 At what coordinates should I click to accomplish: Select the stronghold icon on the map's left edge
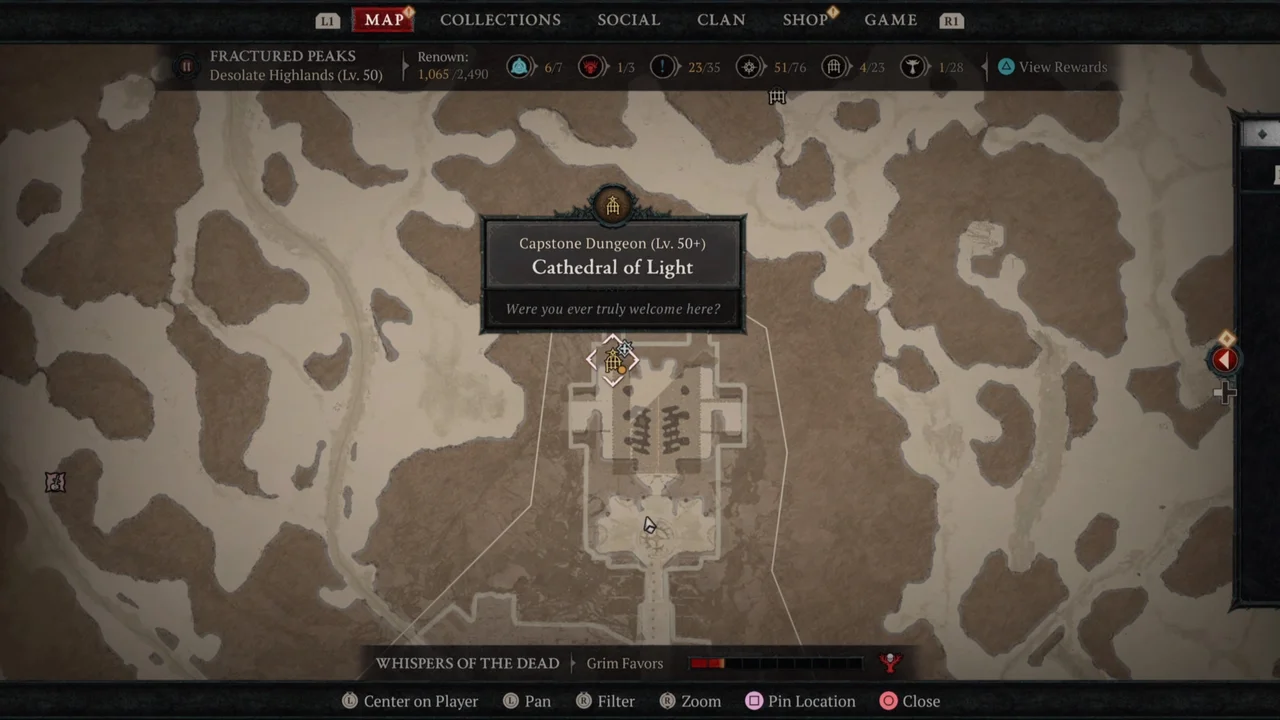click(x=55, y=483)
